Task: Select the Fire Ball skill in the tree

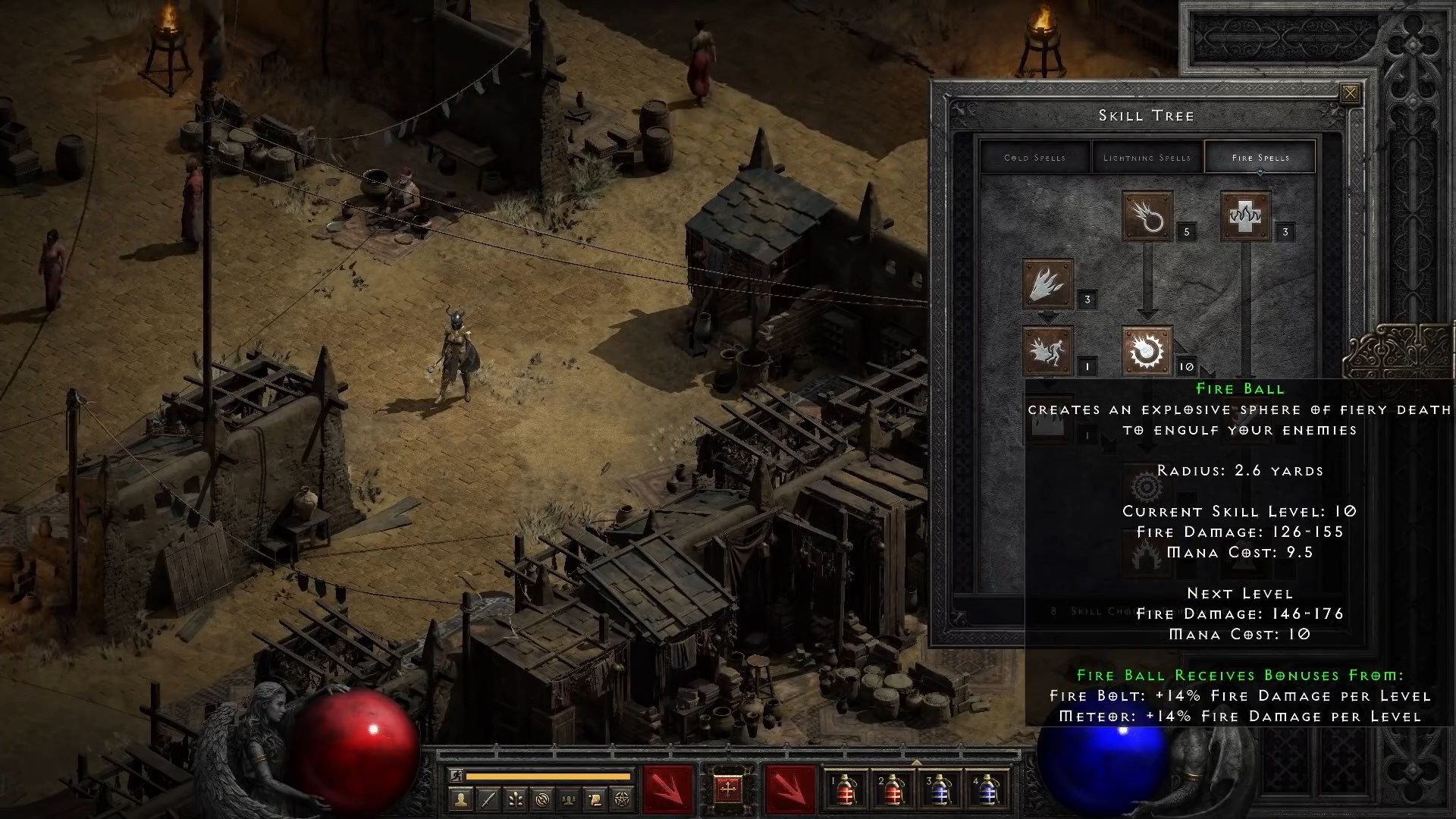Action: pos(1147,351)
